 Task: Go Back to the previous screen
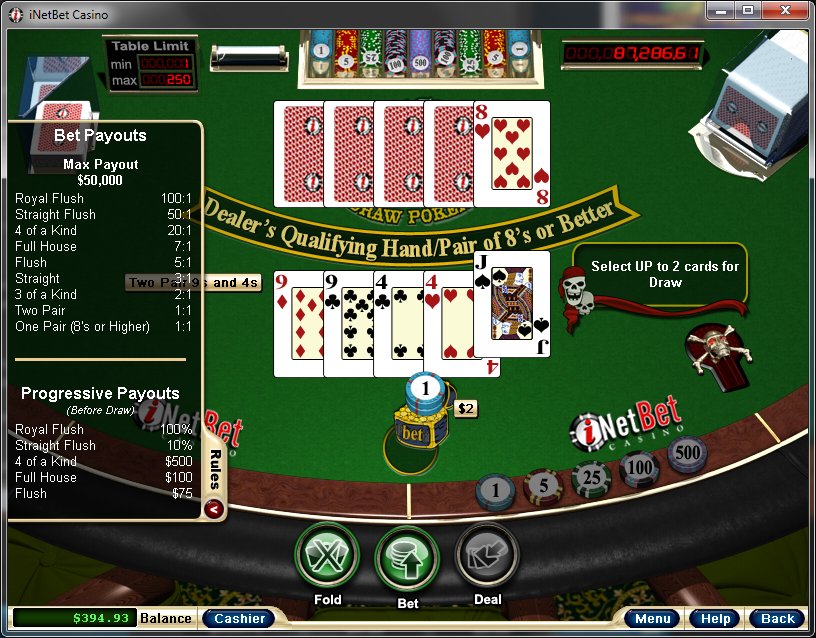coord(777,619)
